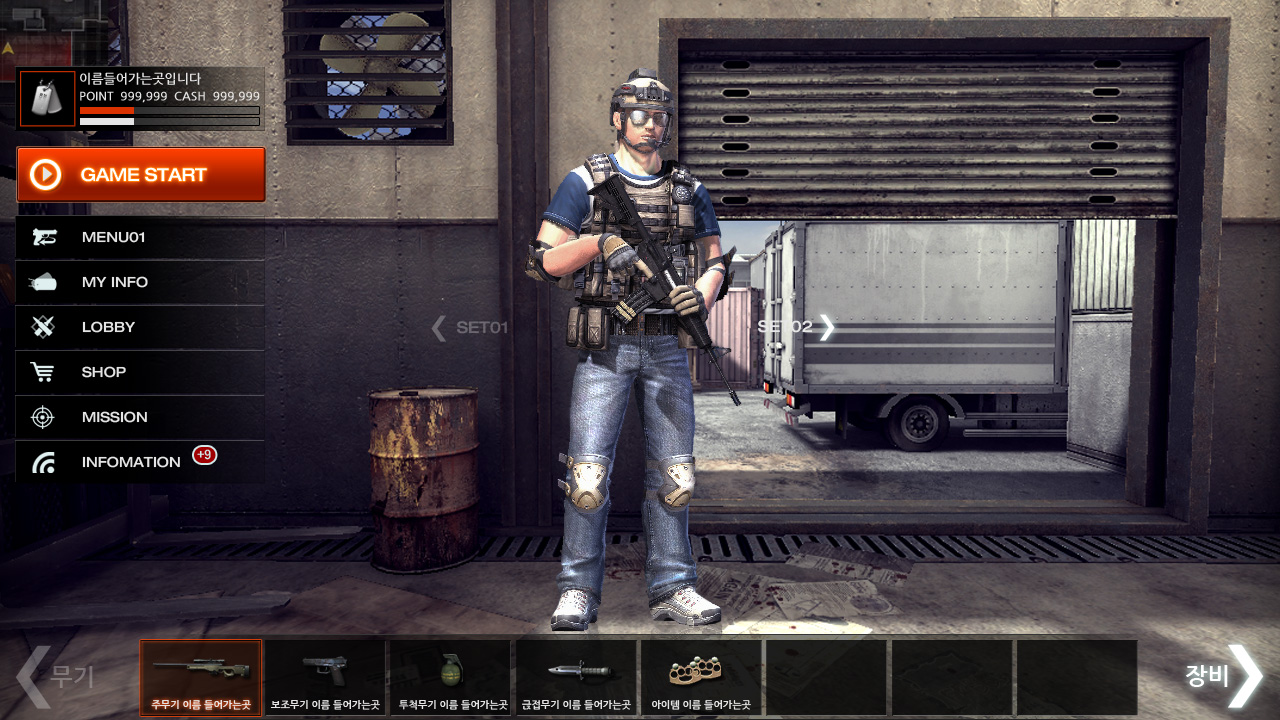Open the MENU01 entry
This screenshot has width=1280, height=720.
(140, 238)
